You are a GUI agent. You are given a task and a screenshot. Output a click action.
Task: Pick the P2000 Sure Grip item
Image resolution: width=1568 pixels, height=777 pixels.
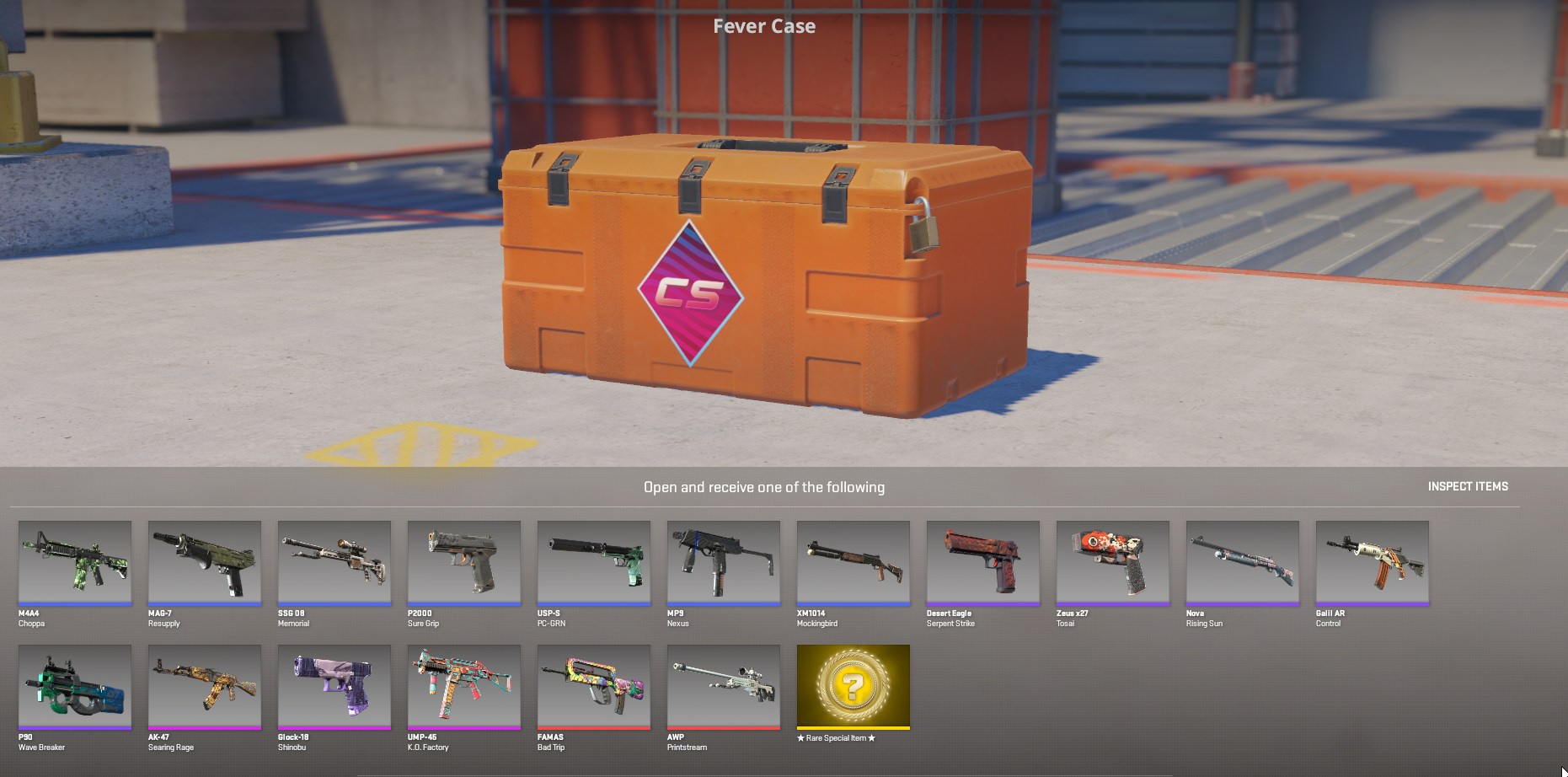pyautogui.click(x=464, y=562)
